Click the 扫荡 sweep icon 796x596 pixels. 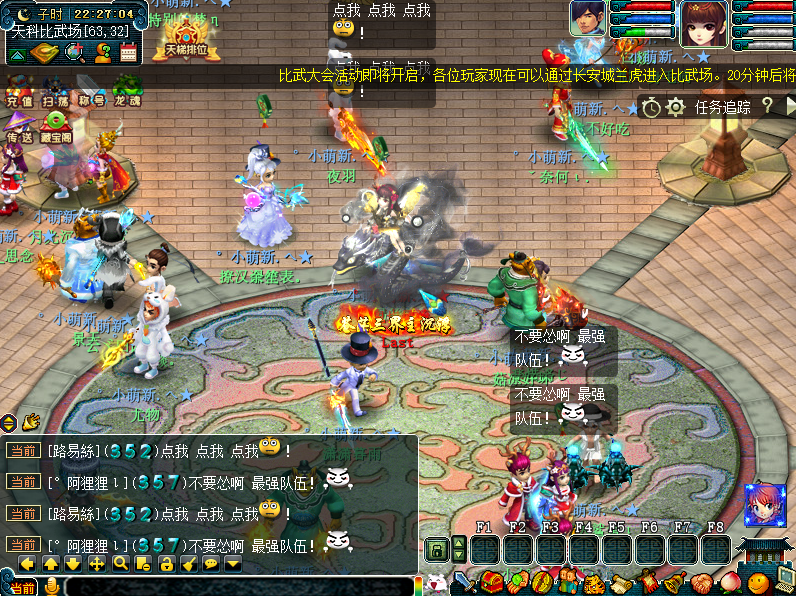56,89
